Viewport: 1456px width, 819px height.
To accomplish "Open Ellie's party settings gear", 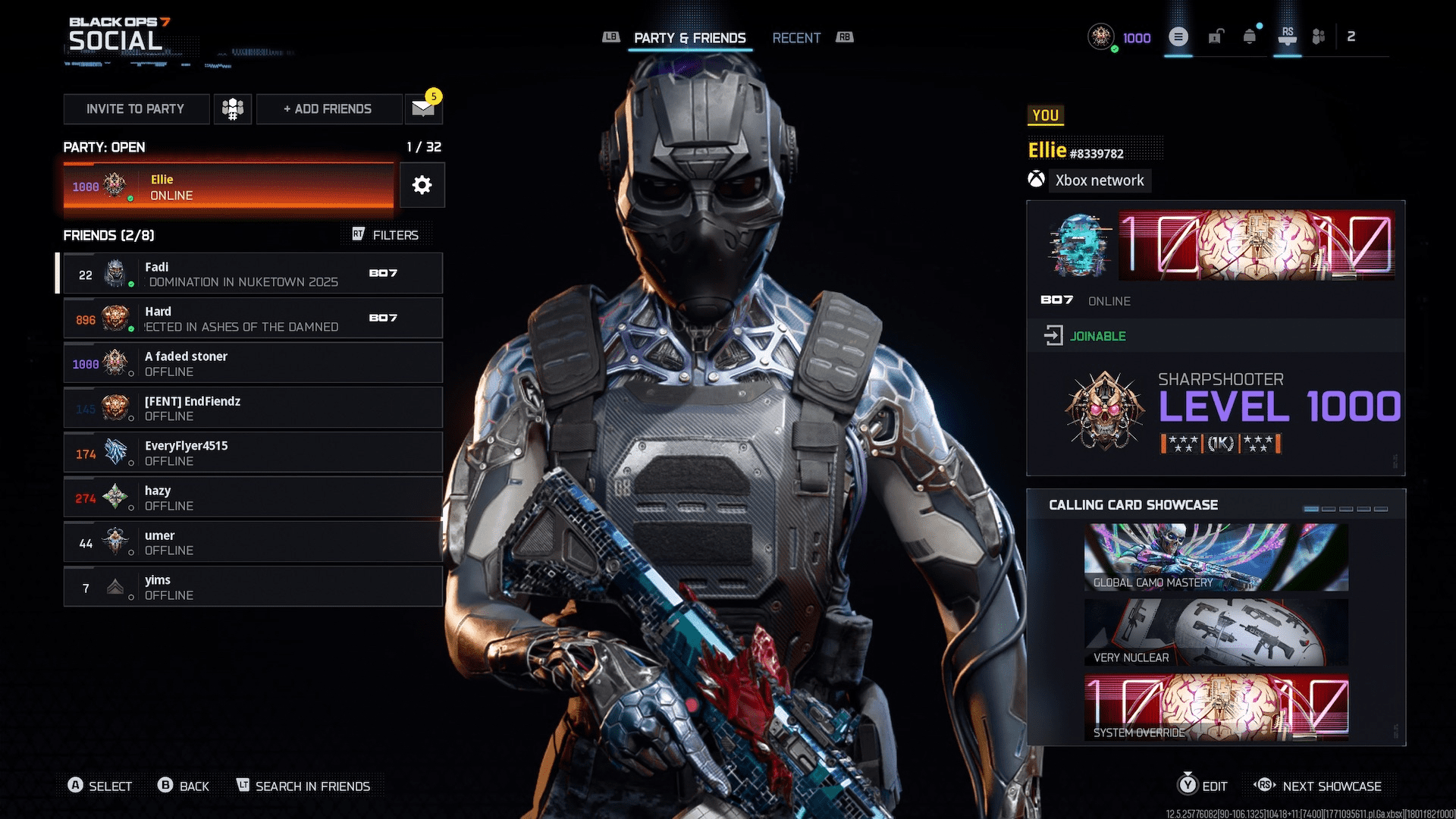I will (x=422, y=184).
